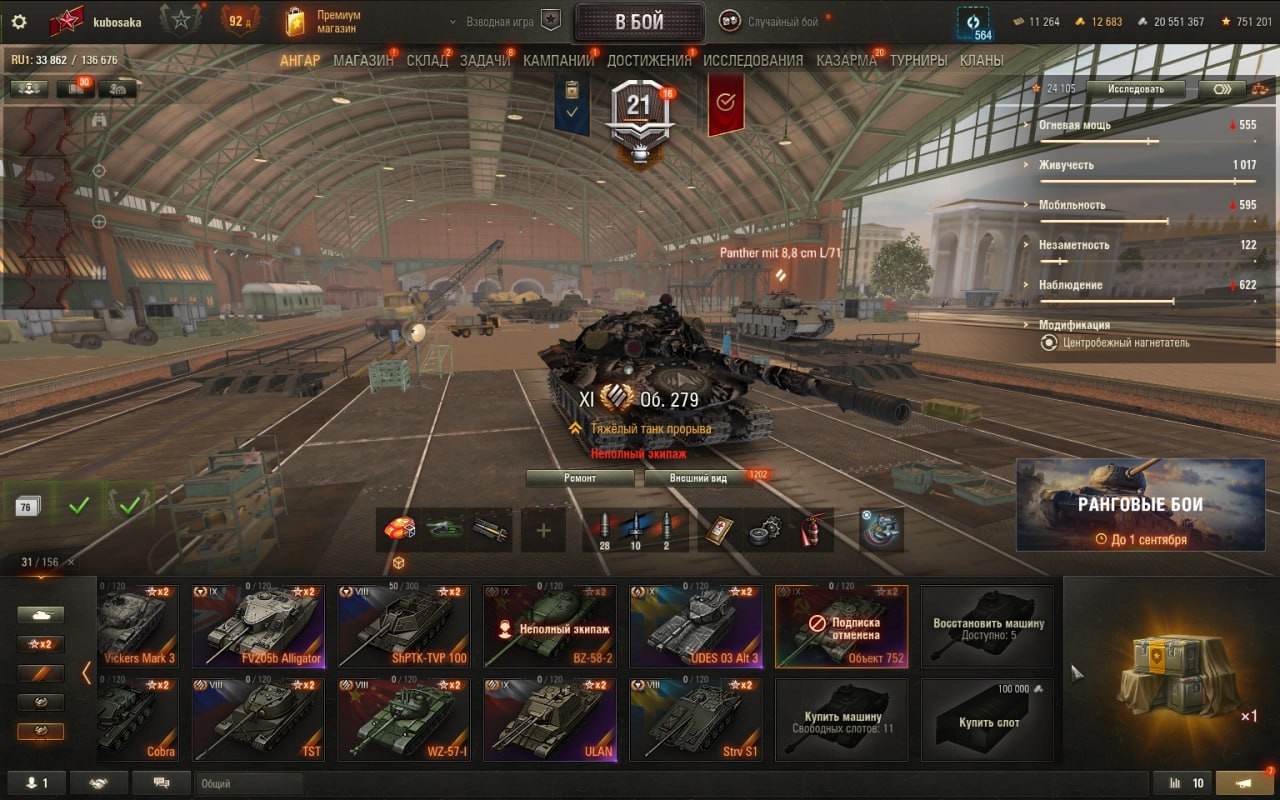
Task: Select the WZ-57-I tank card
Action: click(x=404, y=720)
